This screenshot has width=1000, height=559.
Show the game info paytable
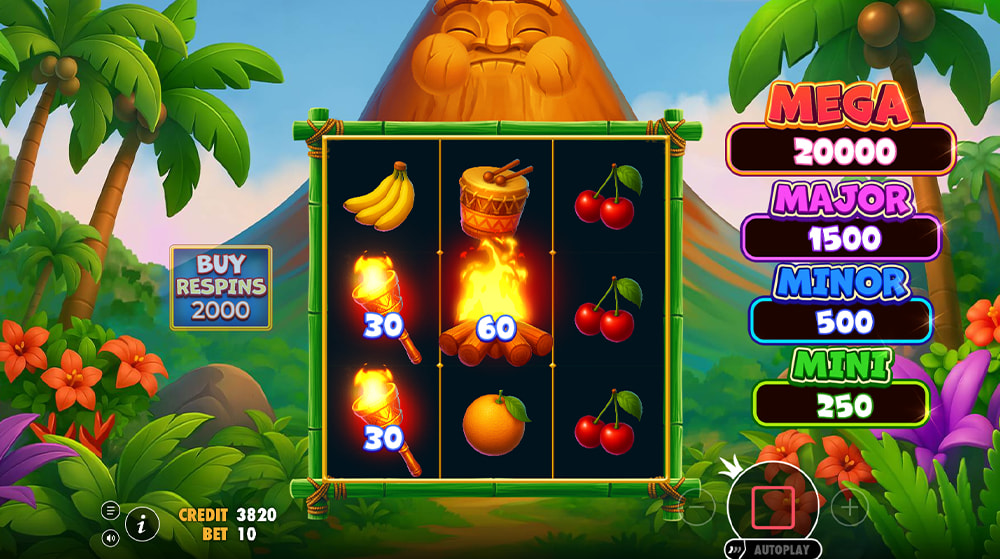pyautogui.click(x=142, y=523)
